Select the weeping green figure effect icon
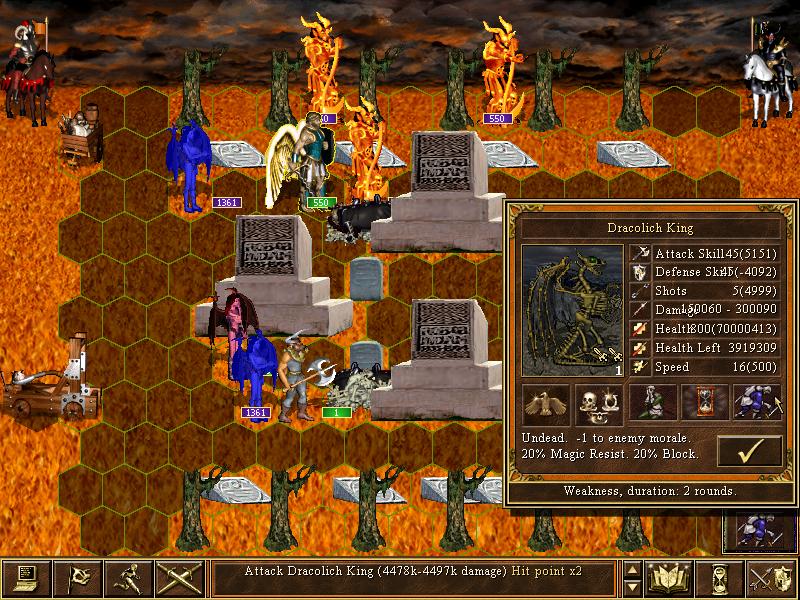 650,402
